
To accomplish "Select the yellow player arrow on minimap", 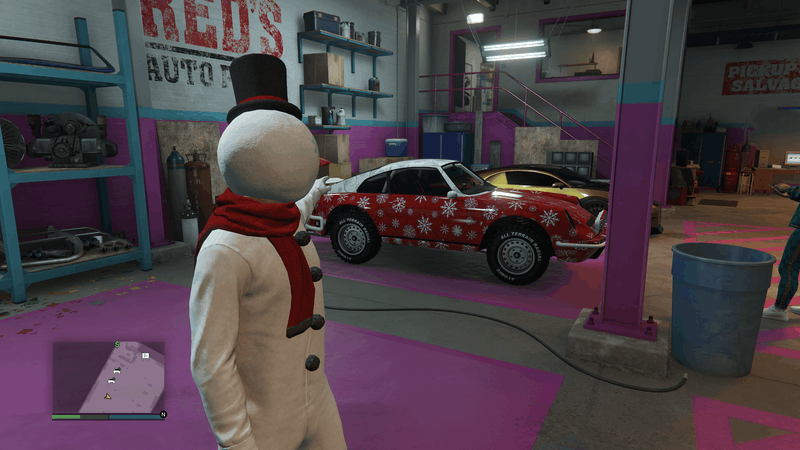I will point(108,395).
